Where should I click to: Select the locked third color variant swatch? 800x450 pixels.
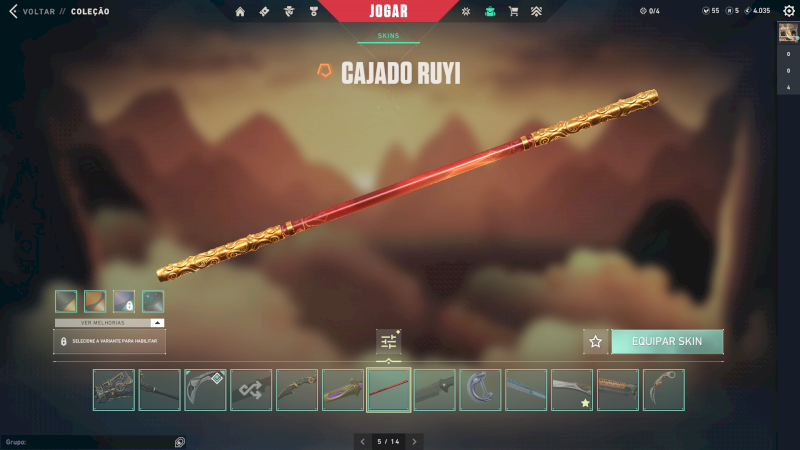point(124,300)
